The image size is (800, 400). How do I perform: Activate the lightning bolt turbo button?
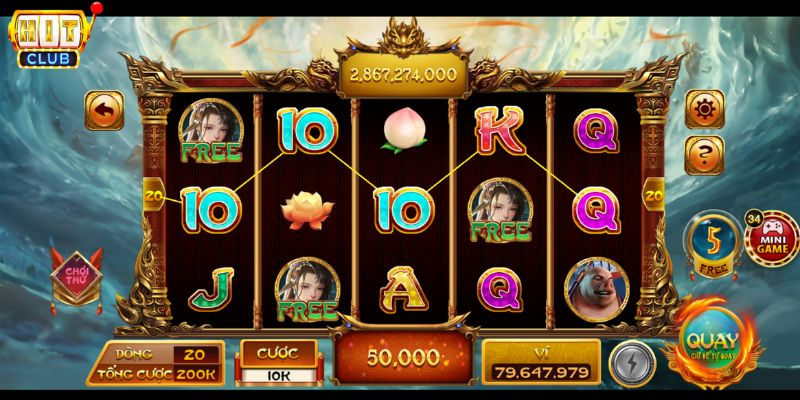click(630, 364)
